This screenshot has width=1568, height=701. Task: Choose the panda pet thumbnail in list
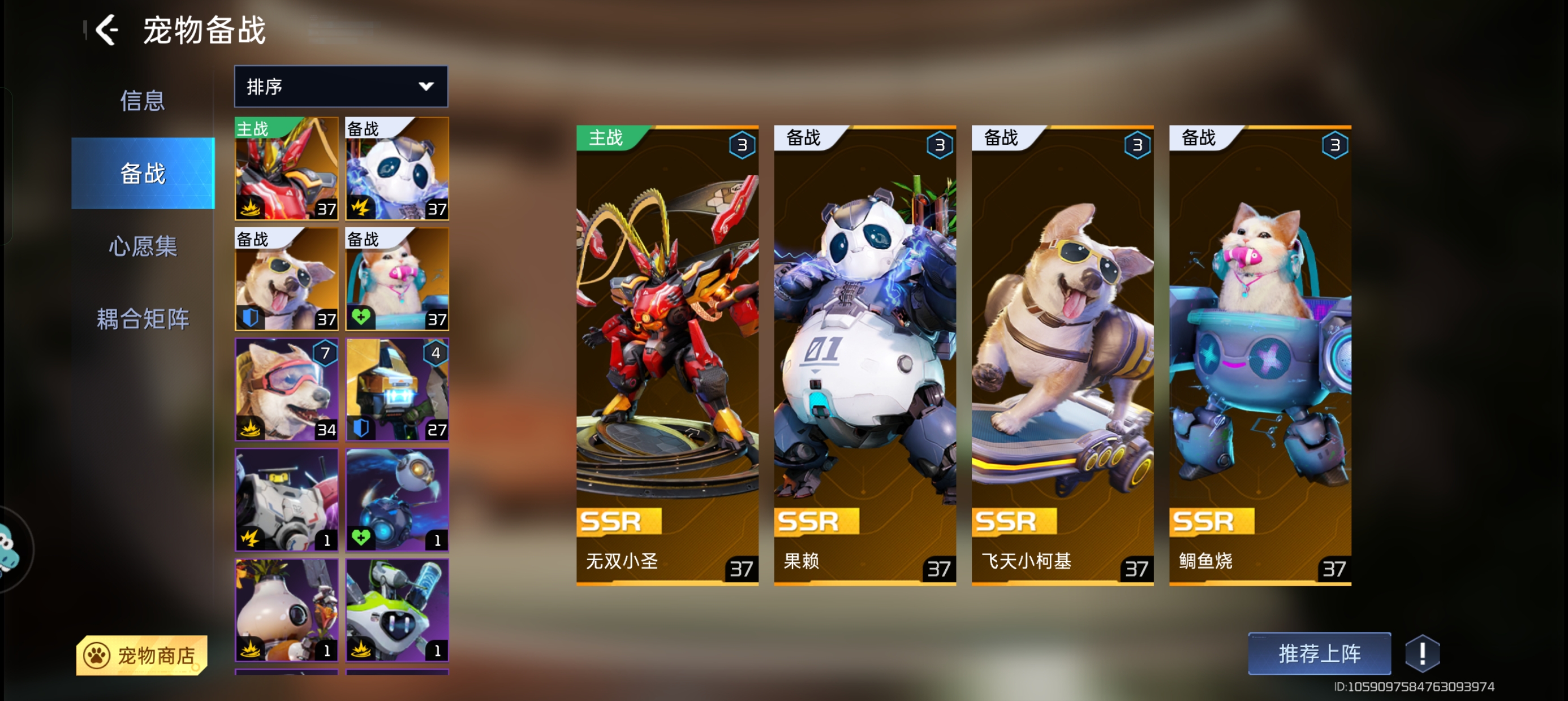pos(397,168)
